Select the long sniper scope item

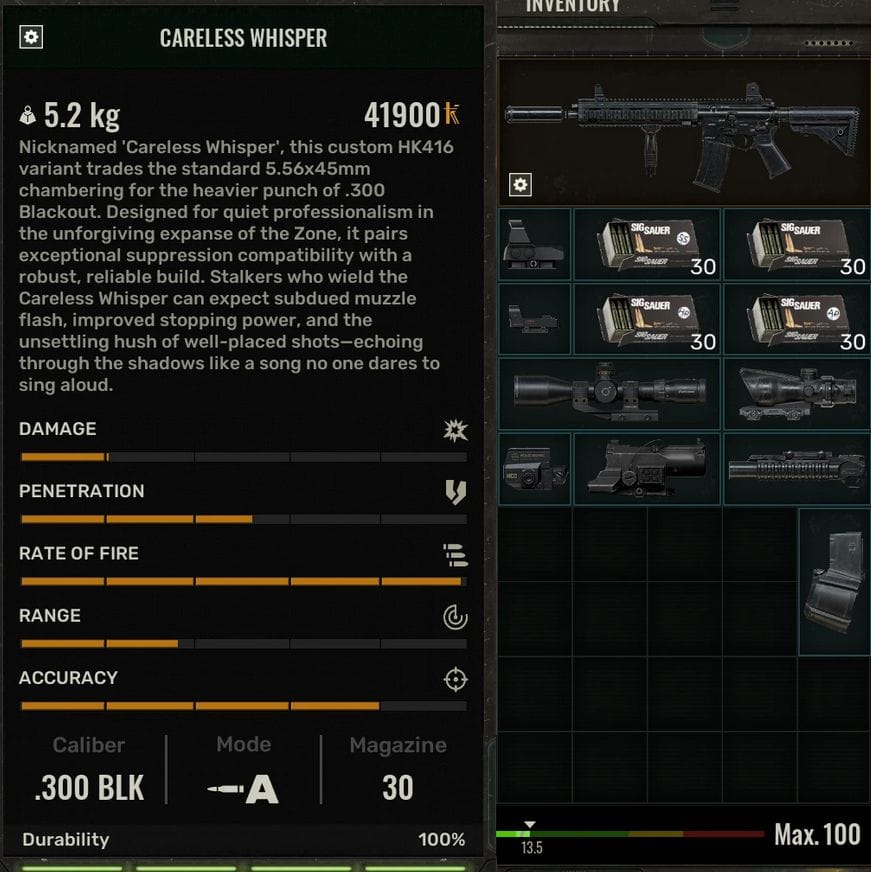pos(609,393)
